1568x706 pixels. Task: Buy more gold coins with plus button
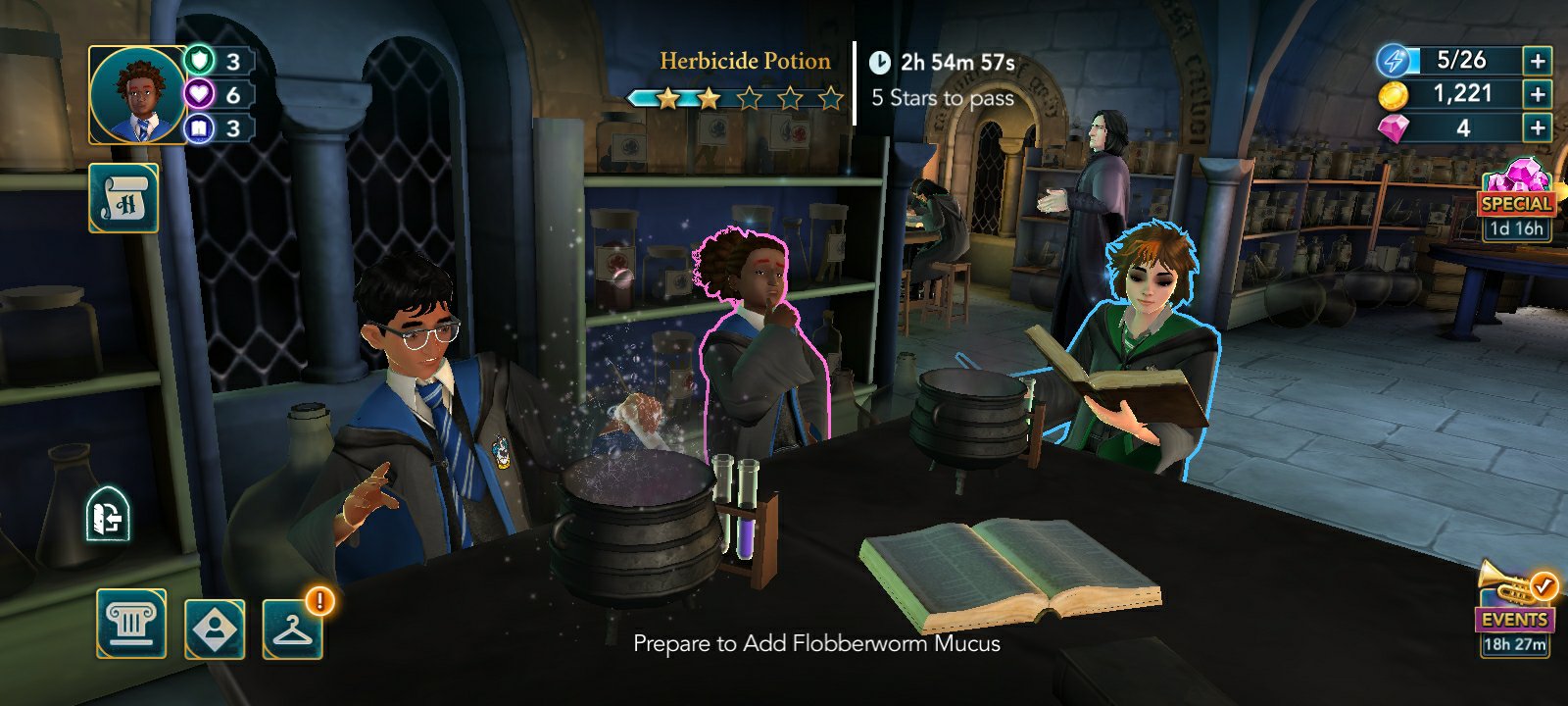1538,94
